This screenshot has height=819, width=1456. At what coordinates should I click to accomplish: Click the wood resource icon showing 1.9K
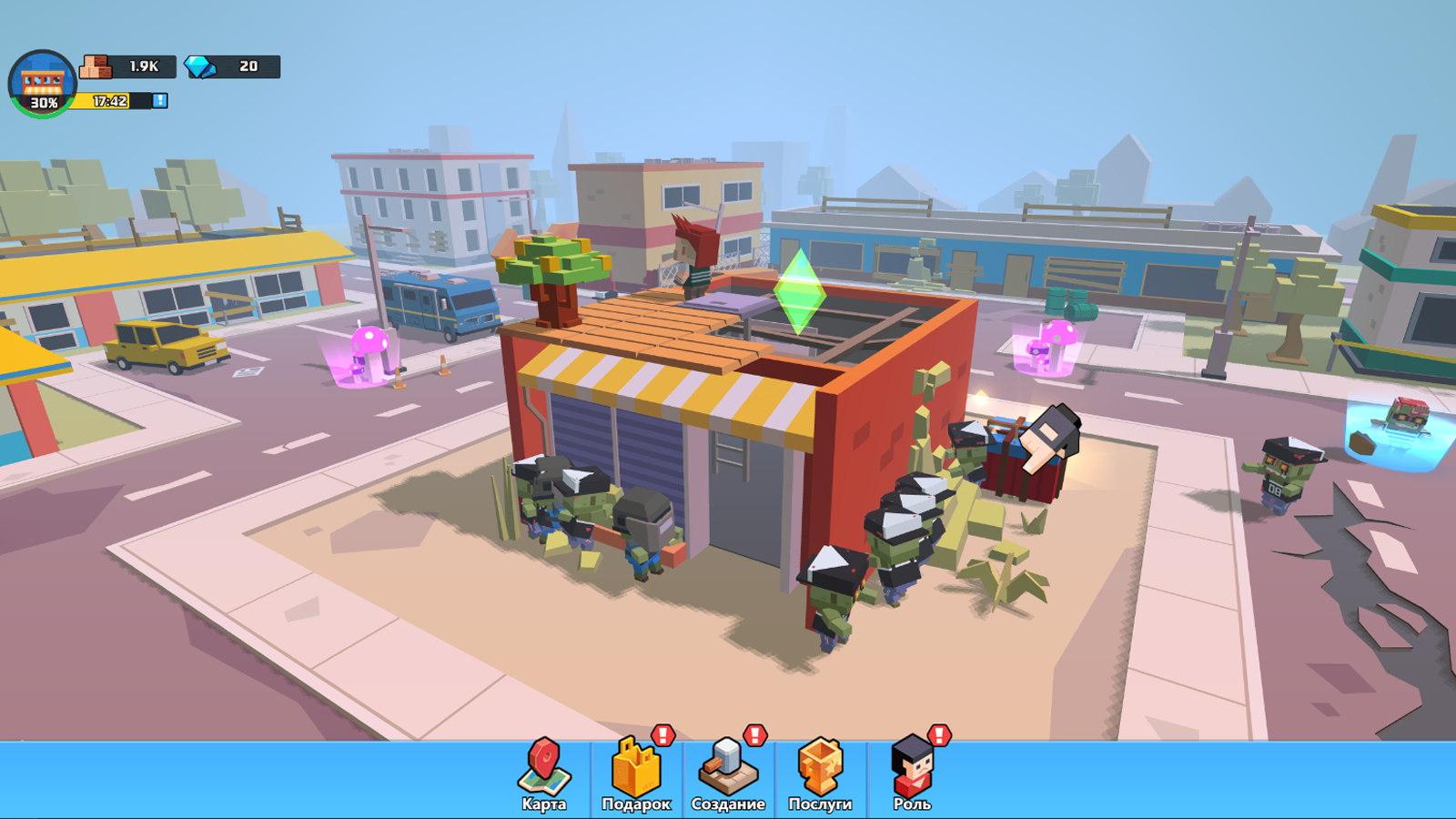pyautogui.click(x=100, y=65)
